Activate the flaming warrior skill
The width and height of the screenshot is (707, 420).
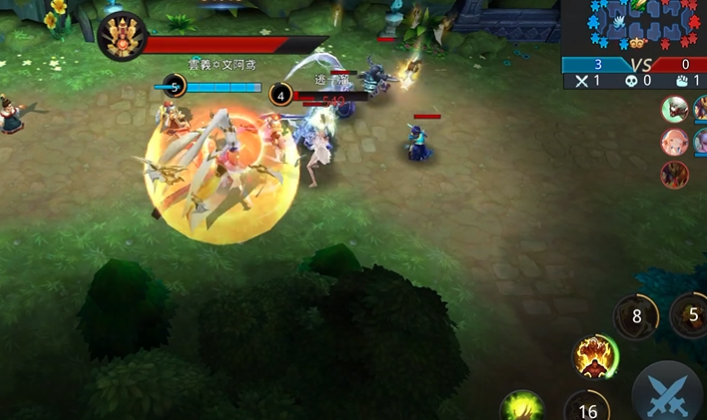click(x=595, y=356)
